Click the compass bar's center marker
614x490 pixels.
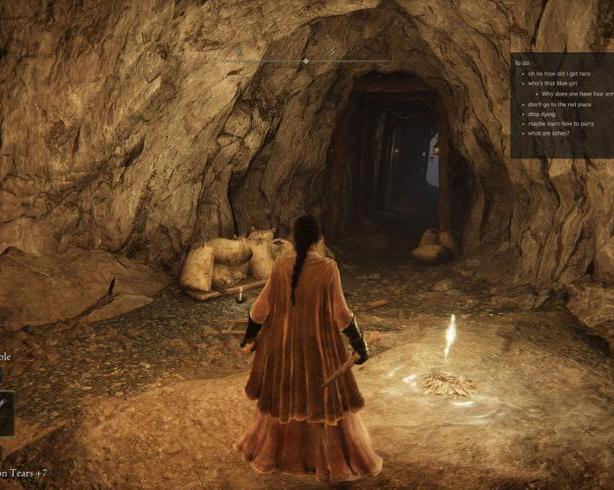[305, 62]
